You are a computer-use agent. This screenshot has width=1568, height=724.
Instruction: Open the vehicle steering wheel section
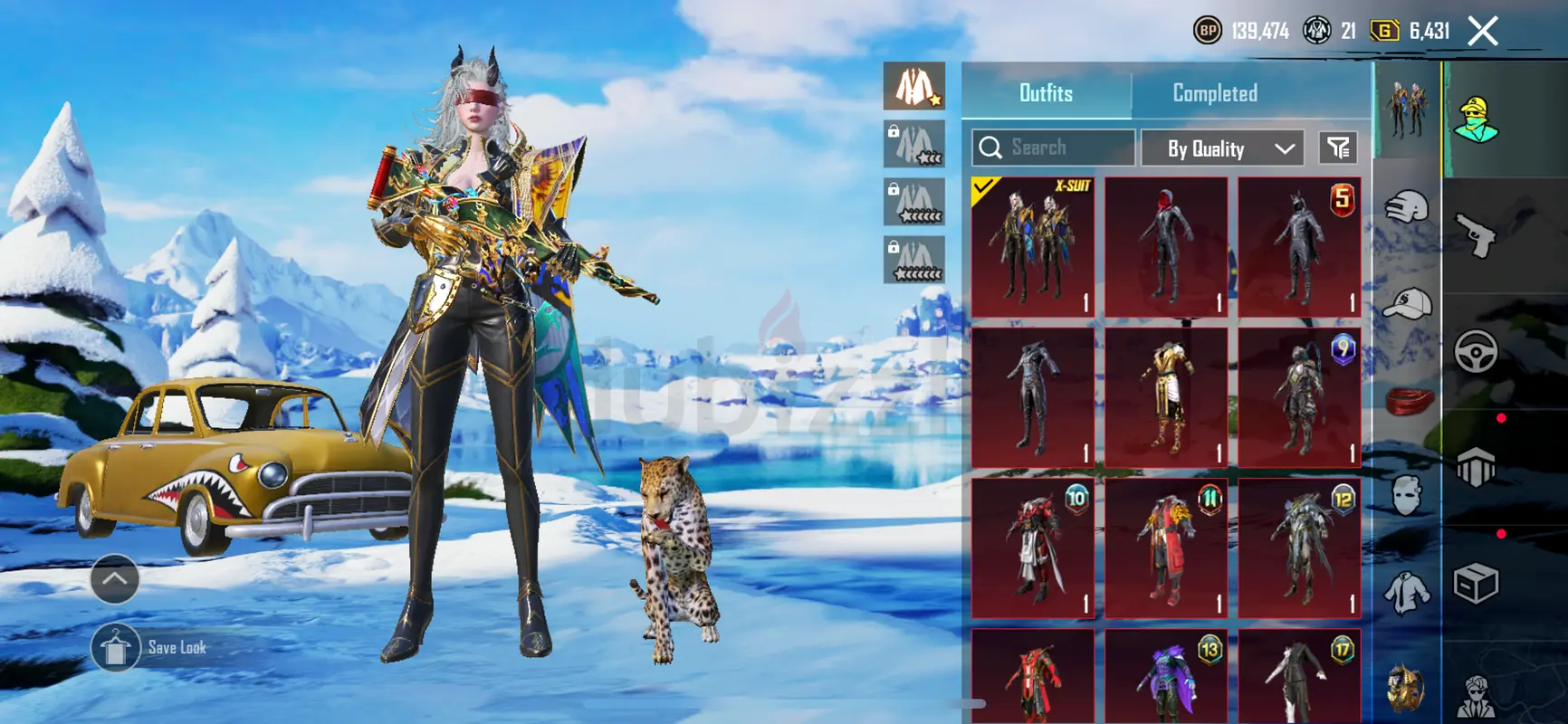pyautogui.click(x=1476, y=351)
